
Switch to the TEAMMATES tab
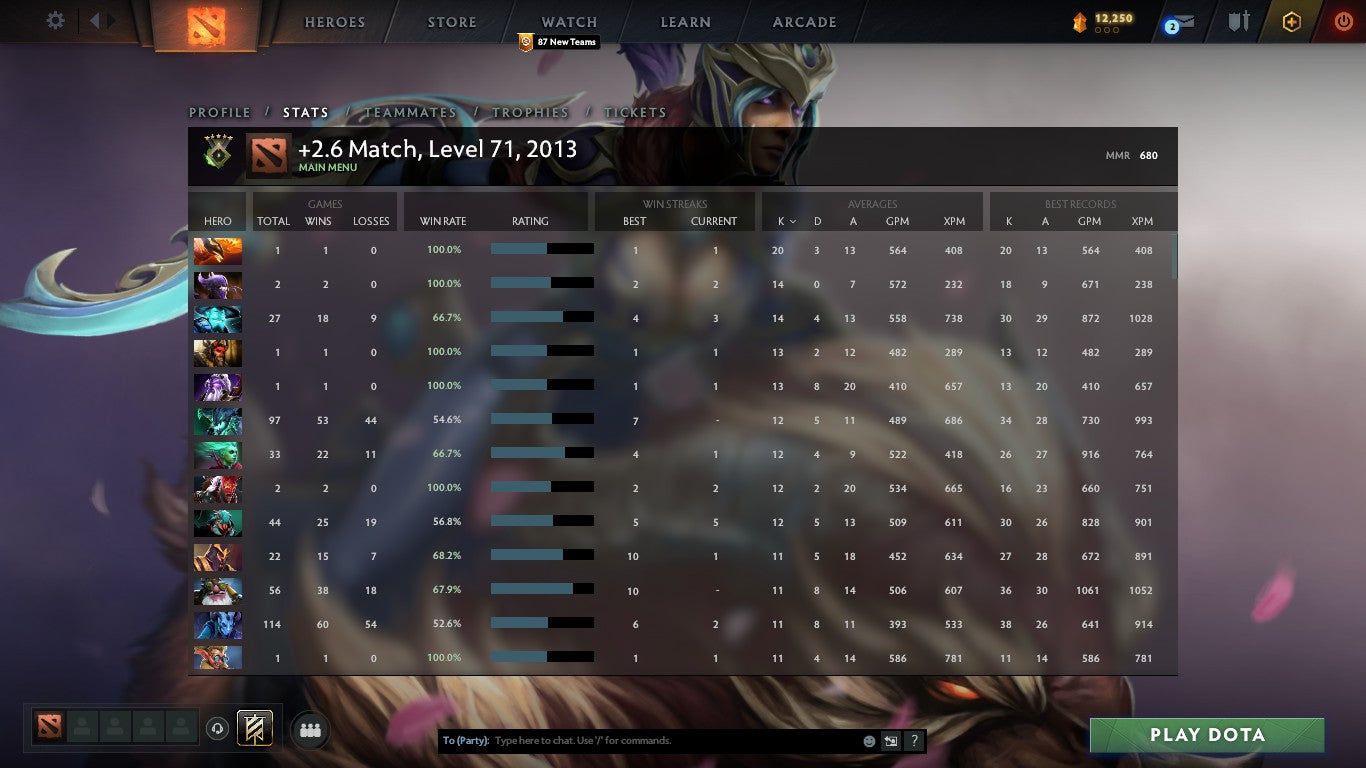tap(410, 112)
